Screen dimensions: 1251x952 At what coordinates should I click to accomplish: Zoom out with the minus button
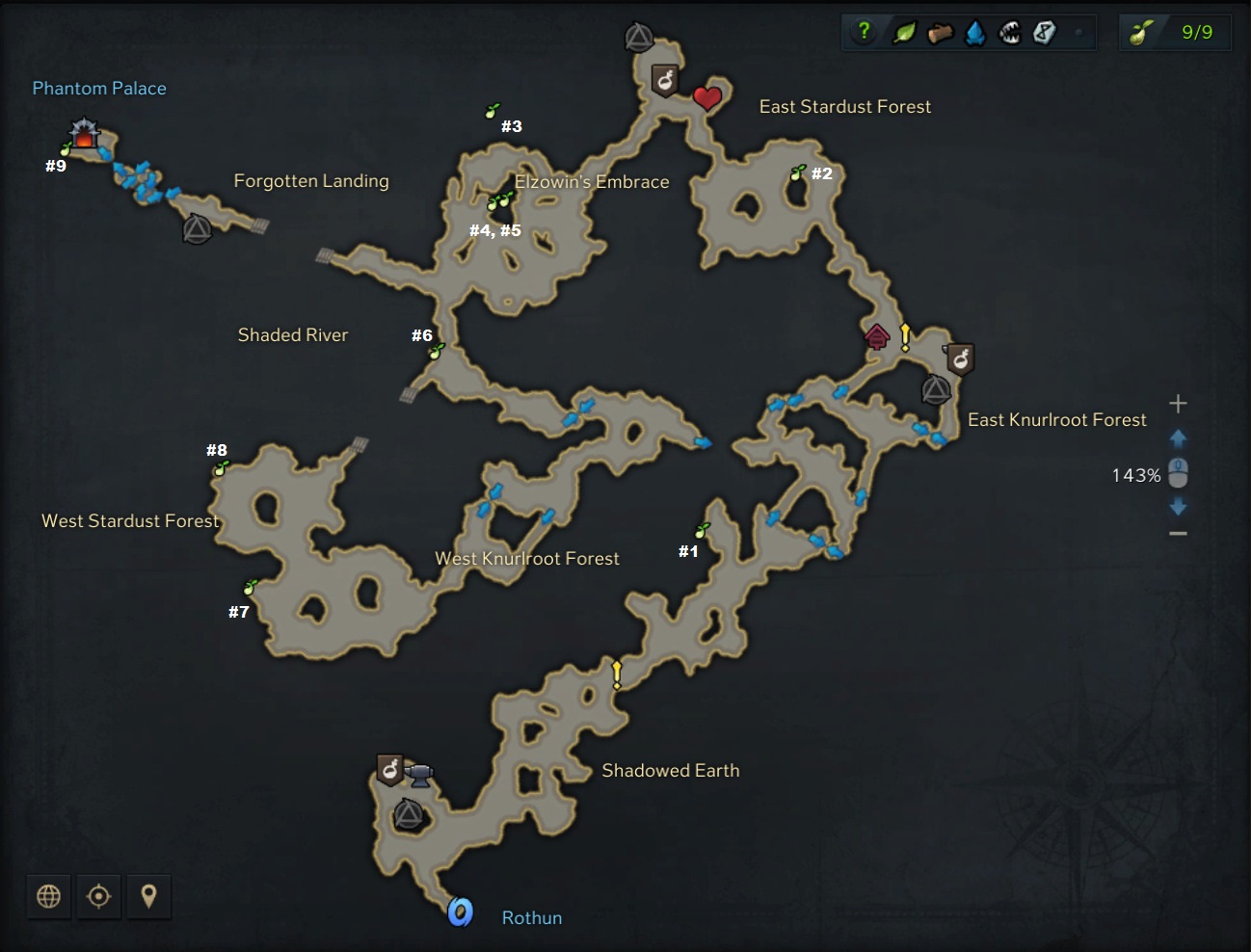1178,534
